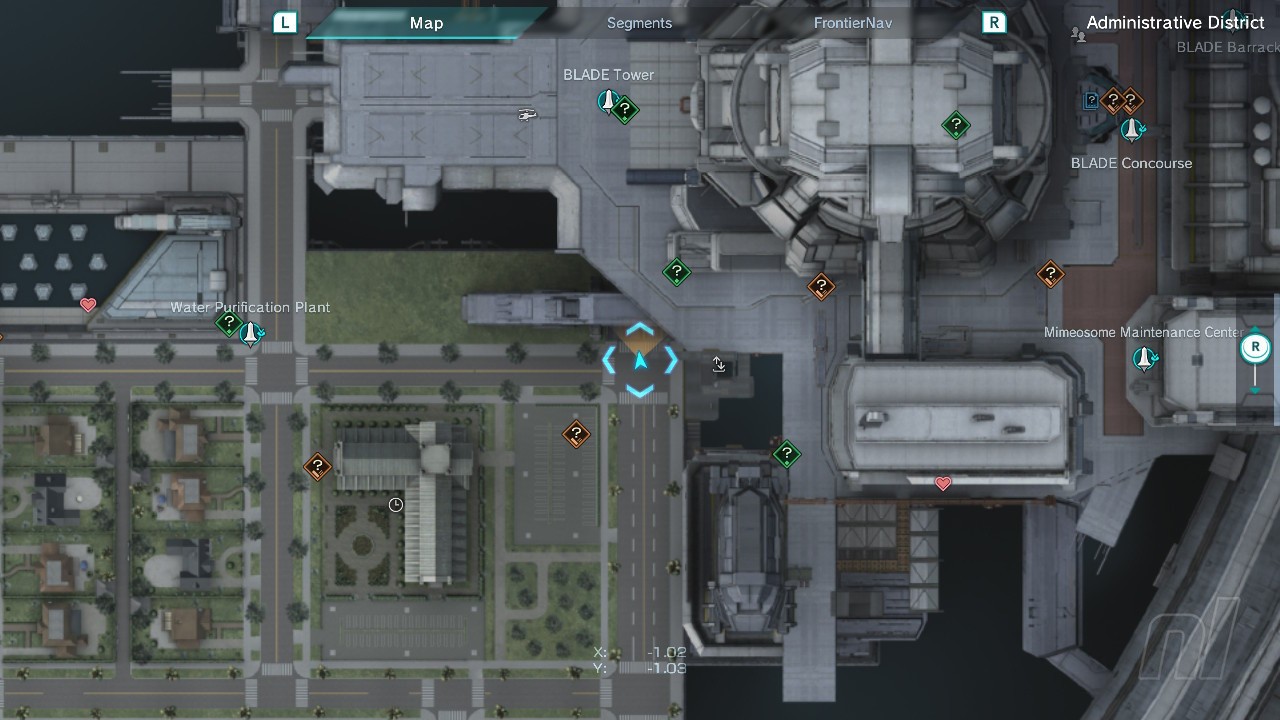Click the orange question marker on the parking lot
Viewport: 1280px width, 720px height.
[x=576, y=434]
